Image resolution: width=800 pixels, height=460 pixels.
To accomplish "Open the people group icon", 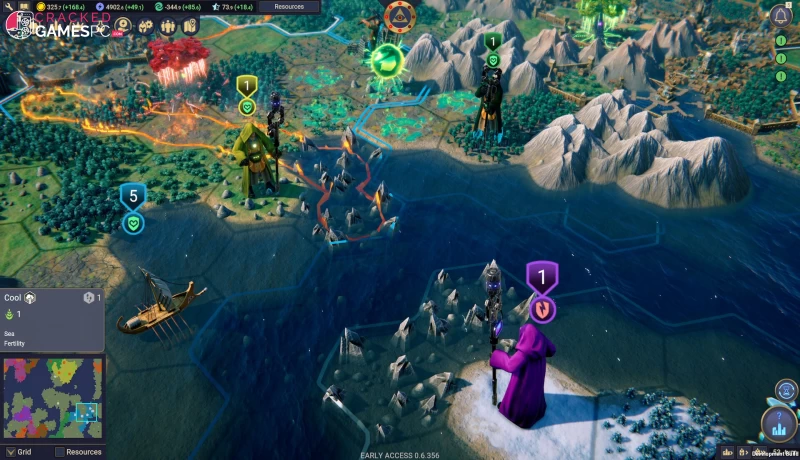I will (167, 25).
